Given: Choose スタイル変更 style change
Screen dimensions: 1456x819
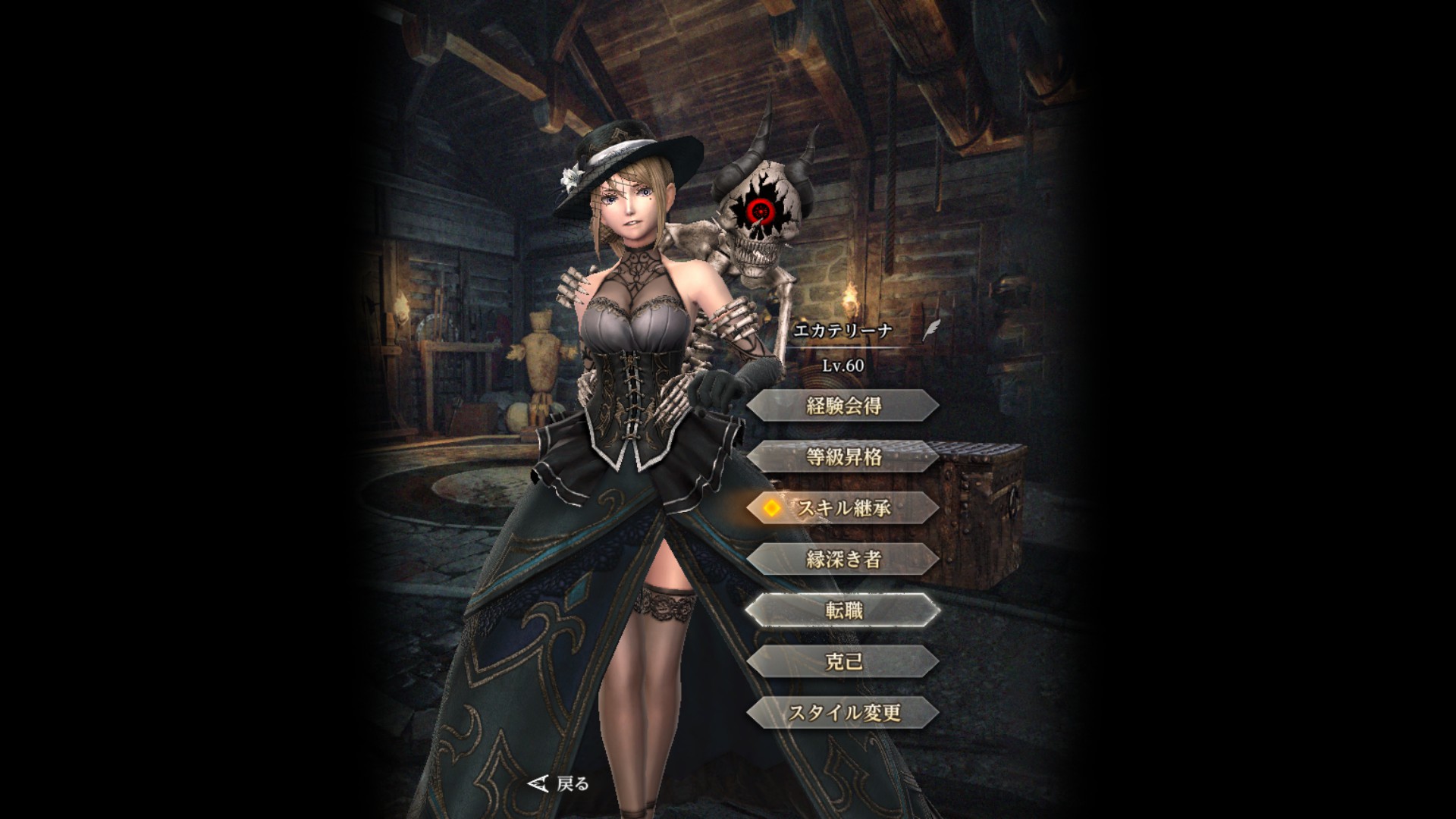Looking at the screenshot, I should [843, 713].
